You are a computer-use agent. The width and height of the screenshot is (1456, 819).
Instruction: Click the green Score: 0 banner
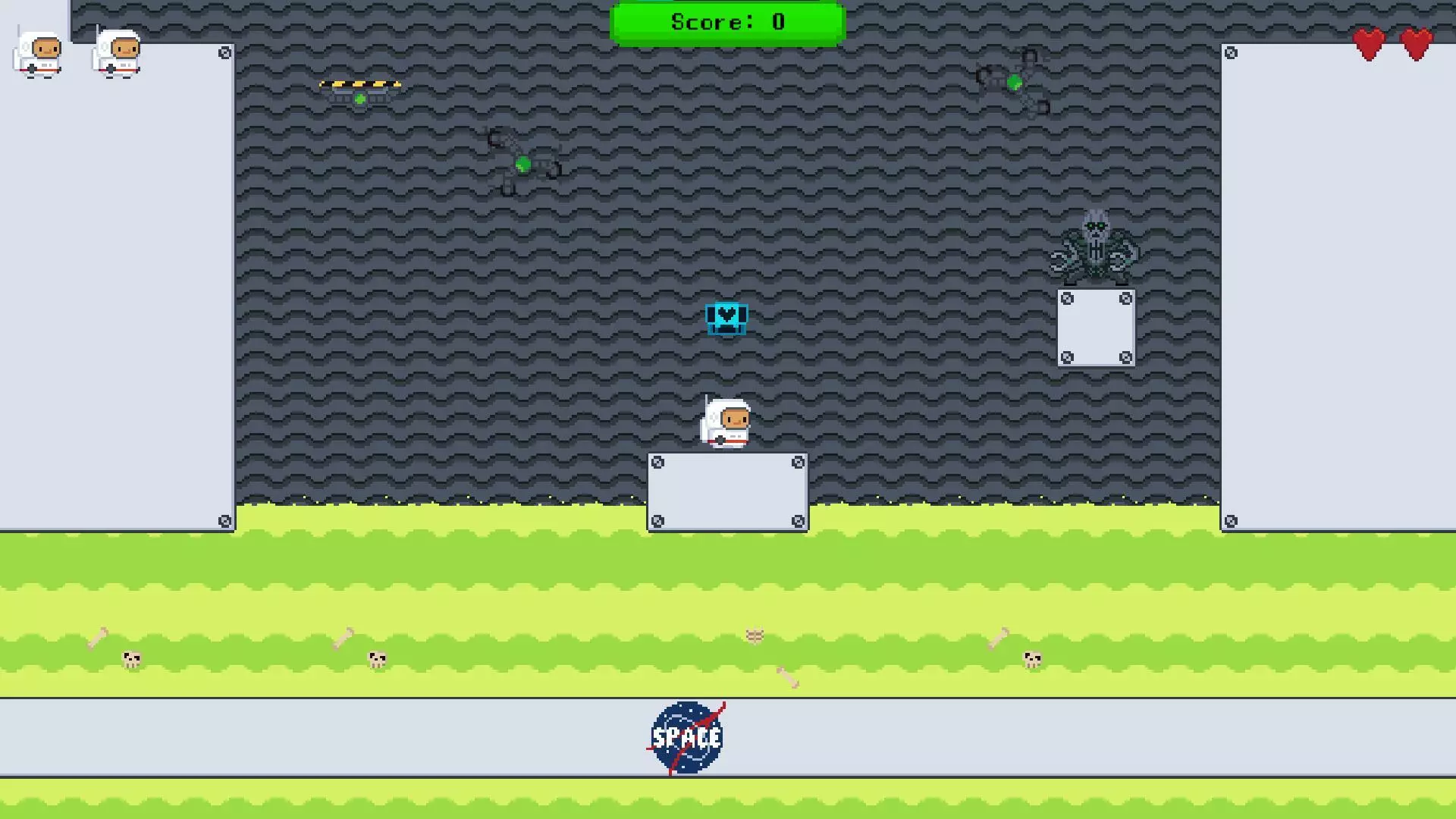pos(726,21)
